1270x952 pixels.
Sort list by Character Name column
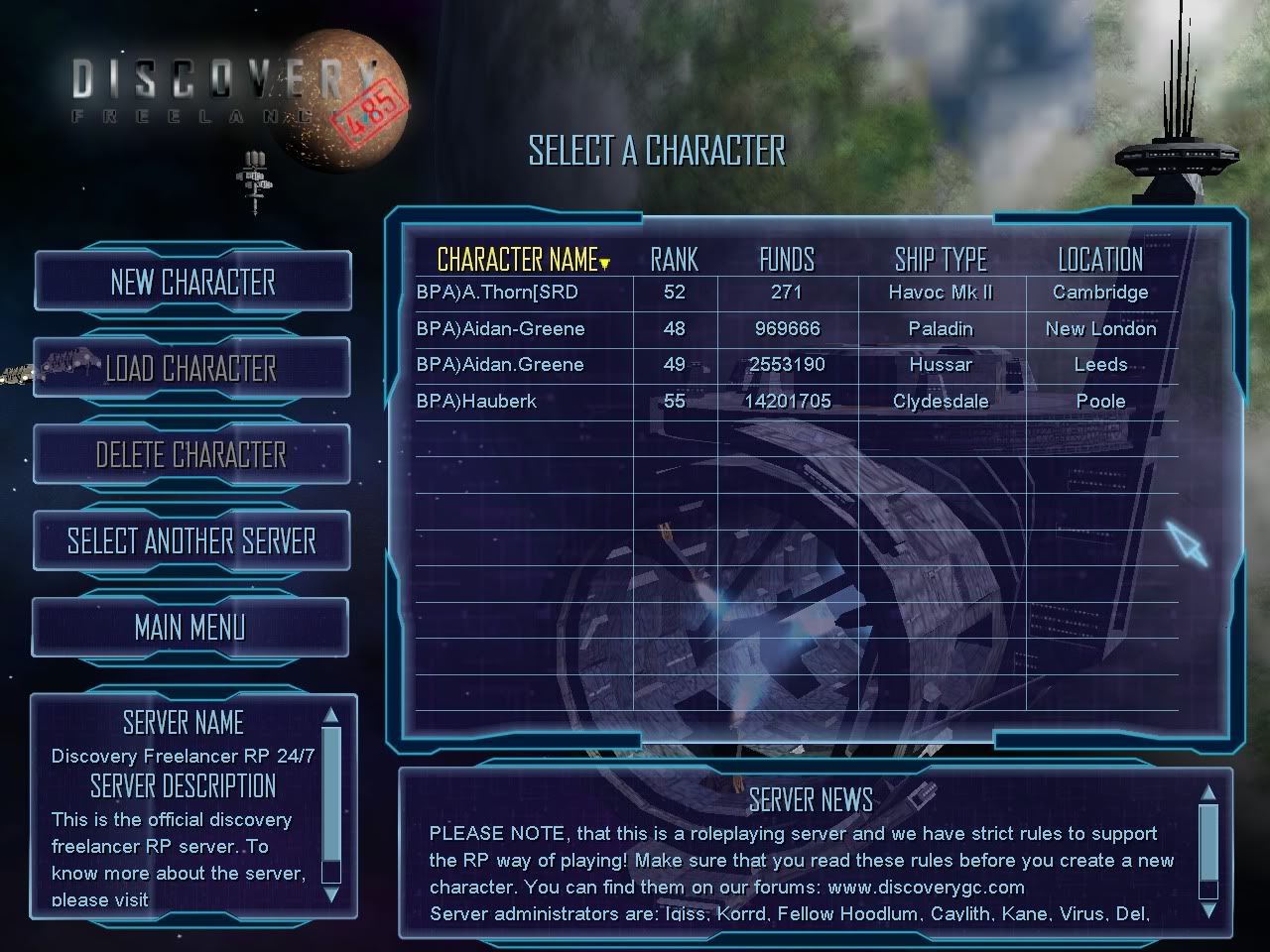[x=518, y=260]
